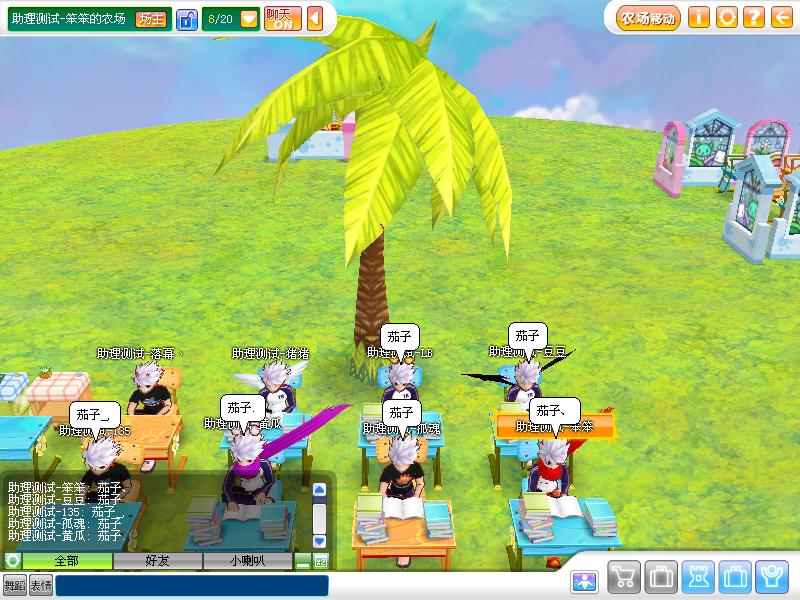Toggle the 聊天 ON chat switch
Image resolution: width=800 pixels, height=600 pixels.
pyautogui.click(x=283, y=19)
